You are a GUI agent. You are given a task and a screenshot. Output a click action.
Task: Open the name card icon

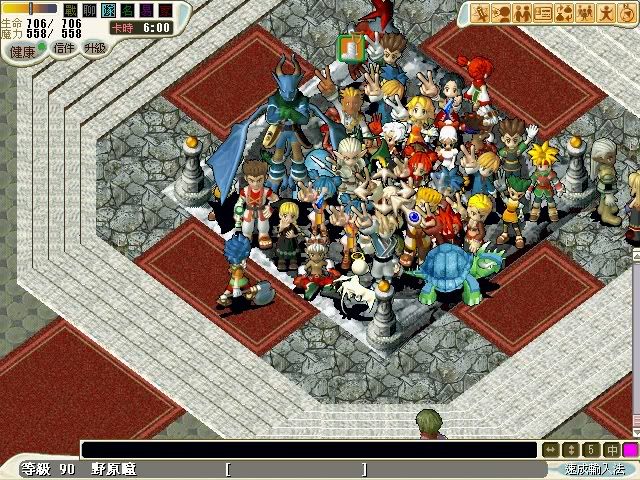(543, 13)
